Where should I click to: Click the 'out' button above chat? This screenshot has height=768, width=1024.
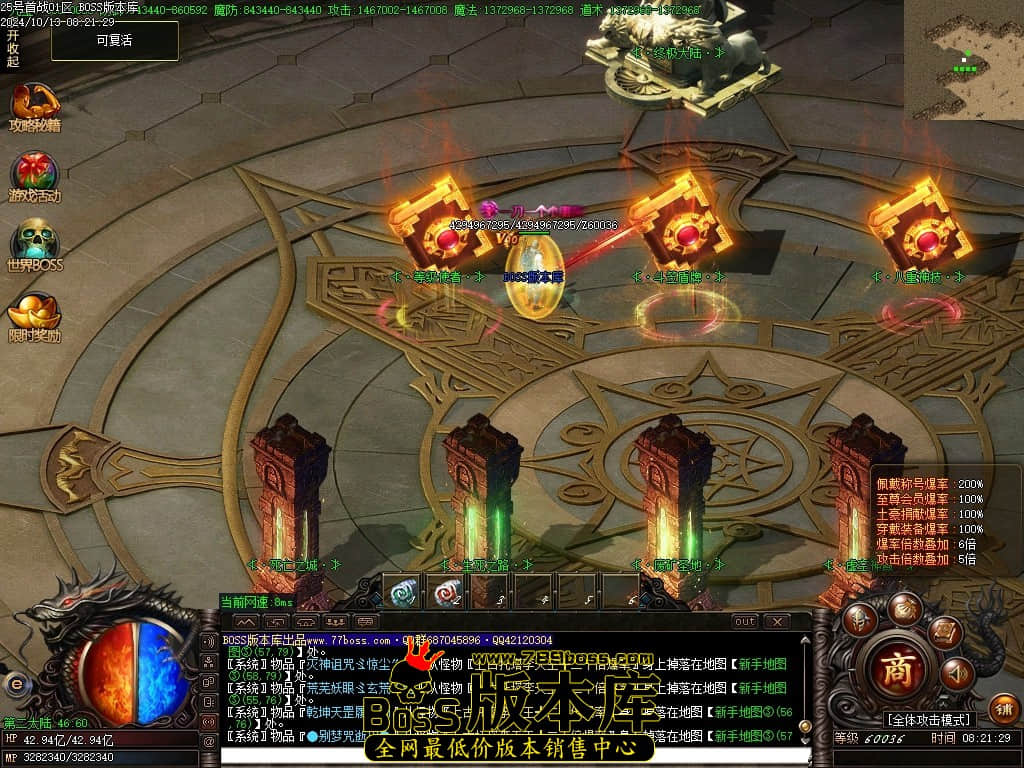(x=745, y=622)
